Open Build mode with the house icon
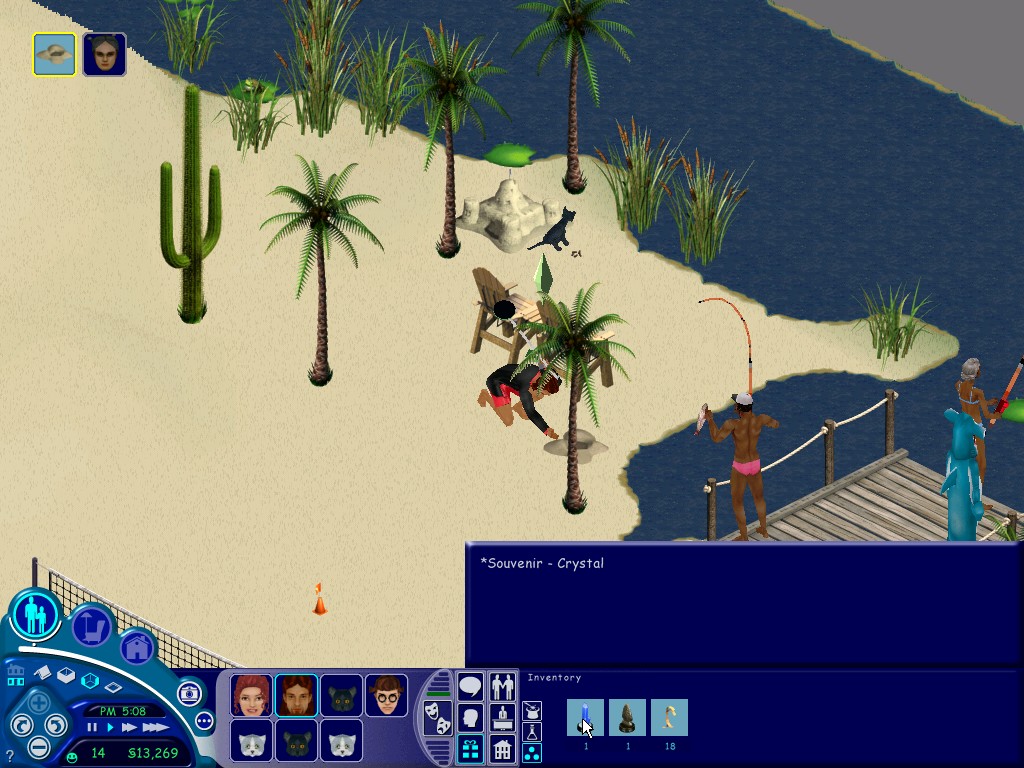 tap(136, 647)
